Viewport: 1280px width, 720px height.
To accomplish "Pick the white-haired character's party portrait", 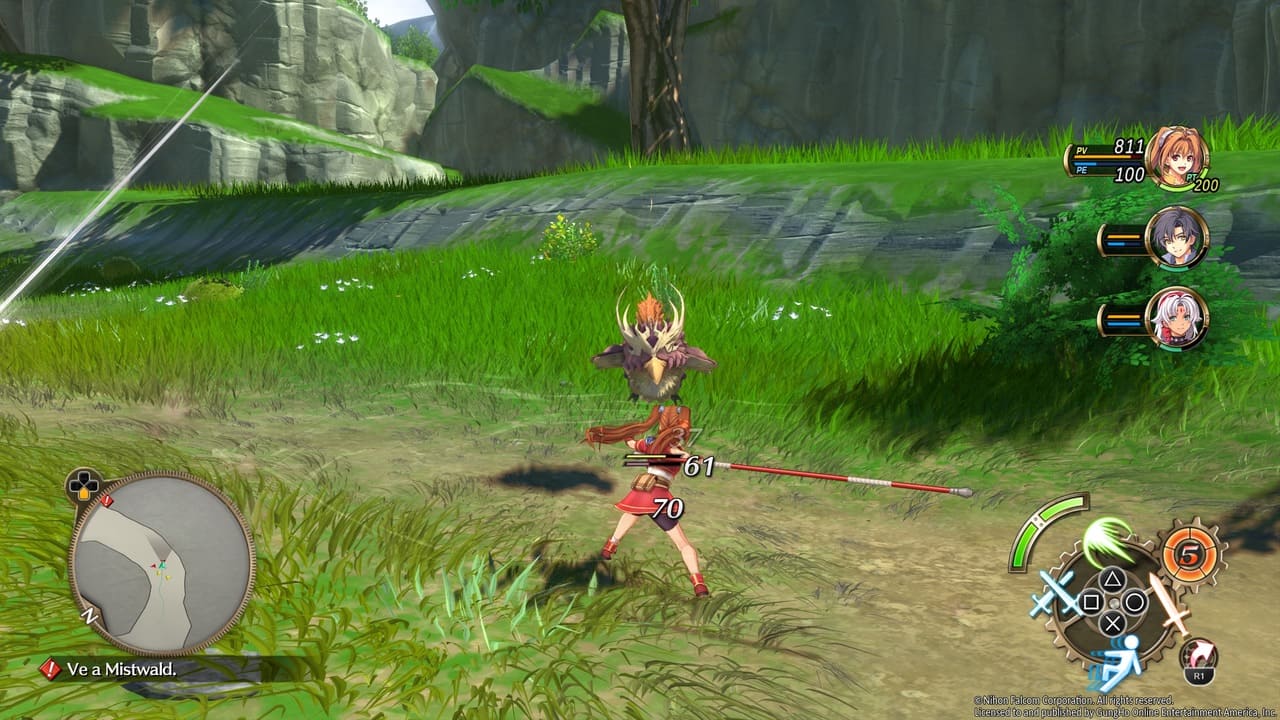I will pyautogui.click(x=1177, y=318).
